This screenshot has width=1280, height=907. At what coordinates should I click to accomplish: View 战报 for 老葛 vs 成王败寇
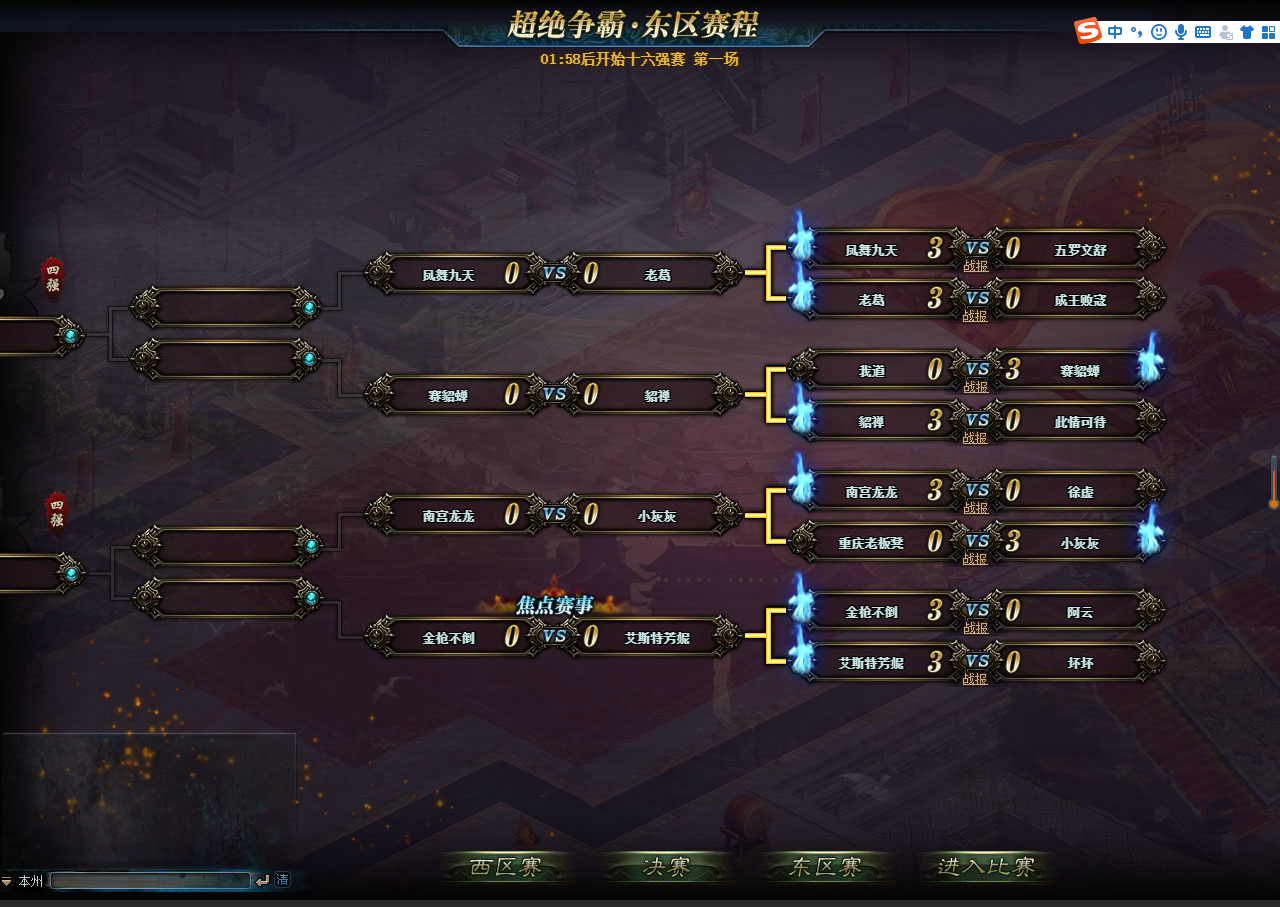[975, 316]
